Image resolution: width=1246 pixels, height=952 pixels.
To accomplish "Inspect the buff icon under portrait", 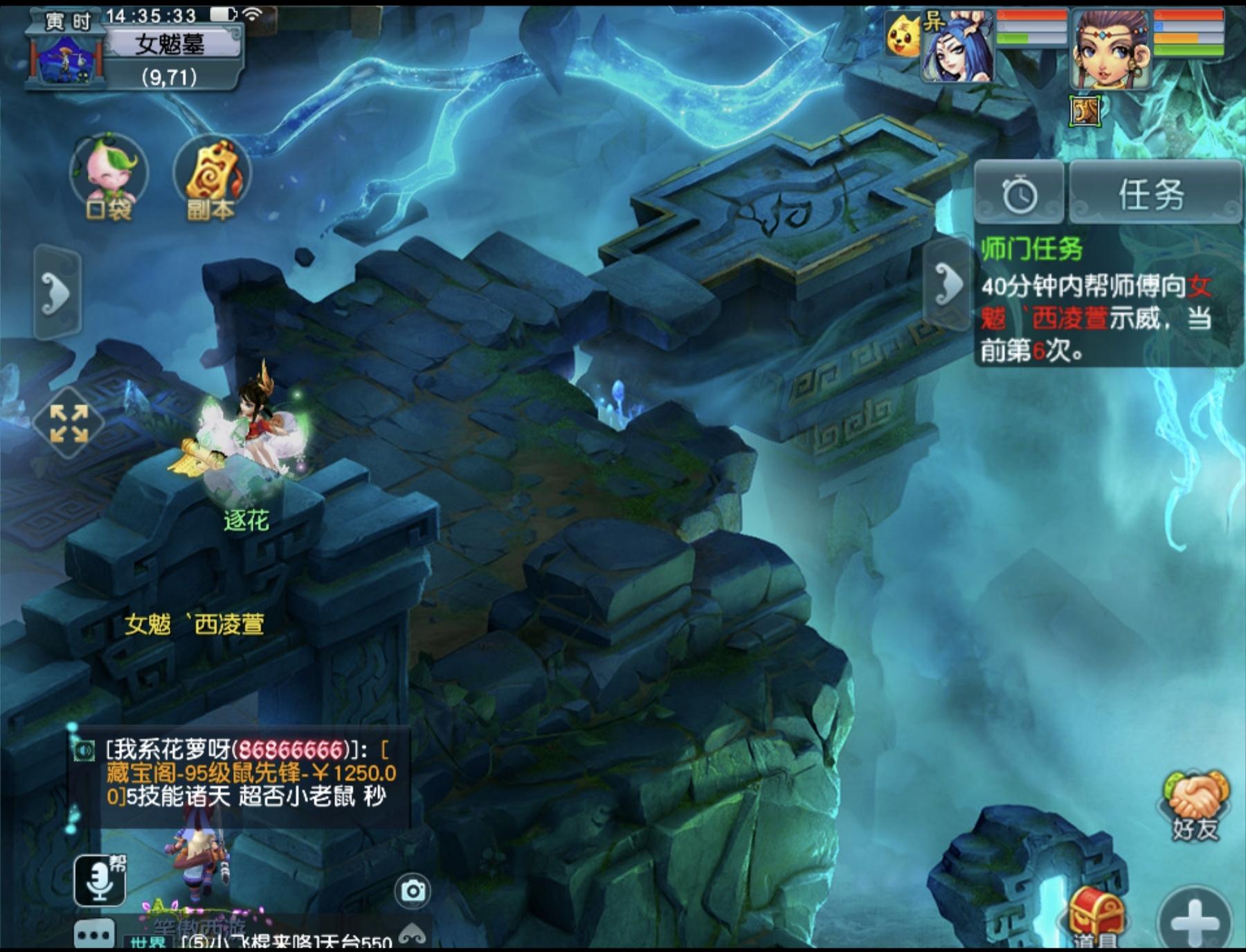I will [1084, 111].
